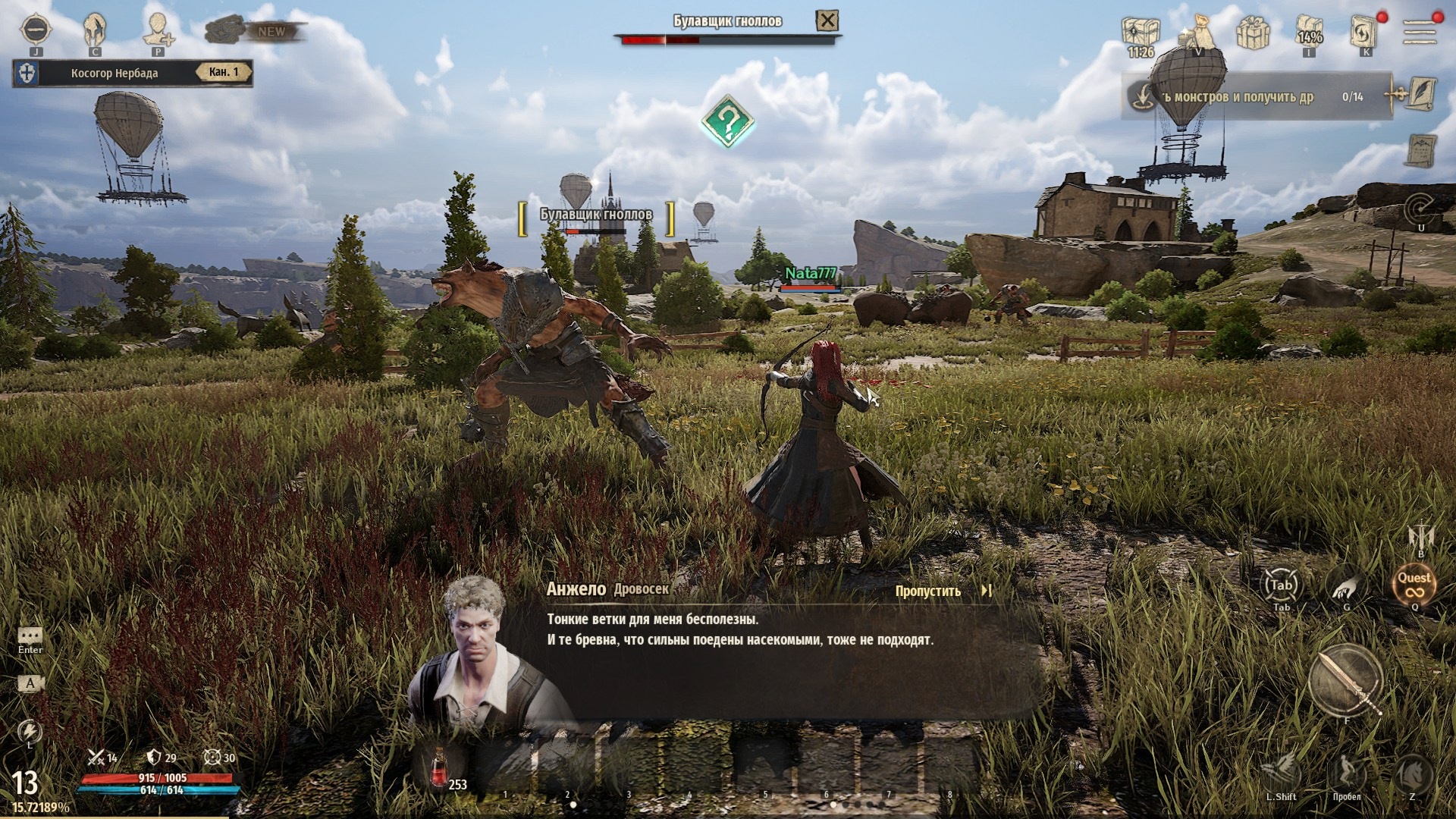Summon the horse mount
The height and width of the screenshot is (819, 1456).
coord(1412,774)
